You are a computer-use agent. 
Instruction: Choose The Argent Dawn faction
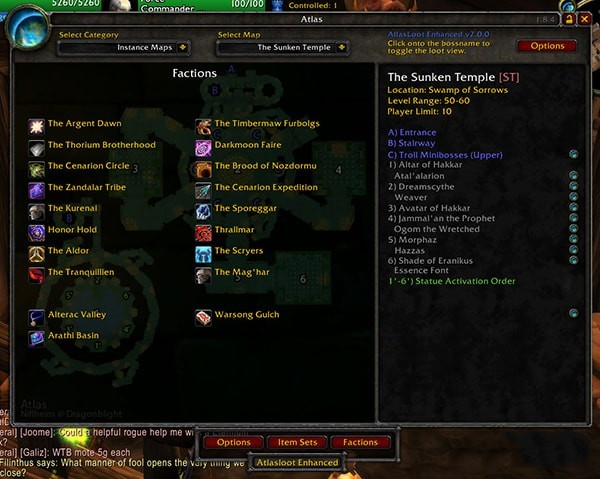click(84, 124)
